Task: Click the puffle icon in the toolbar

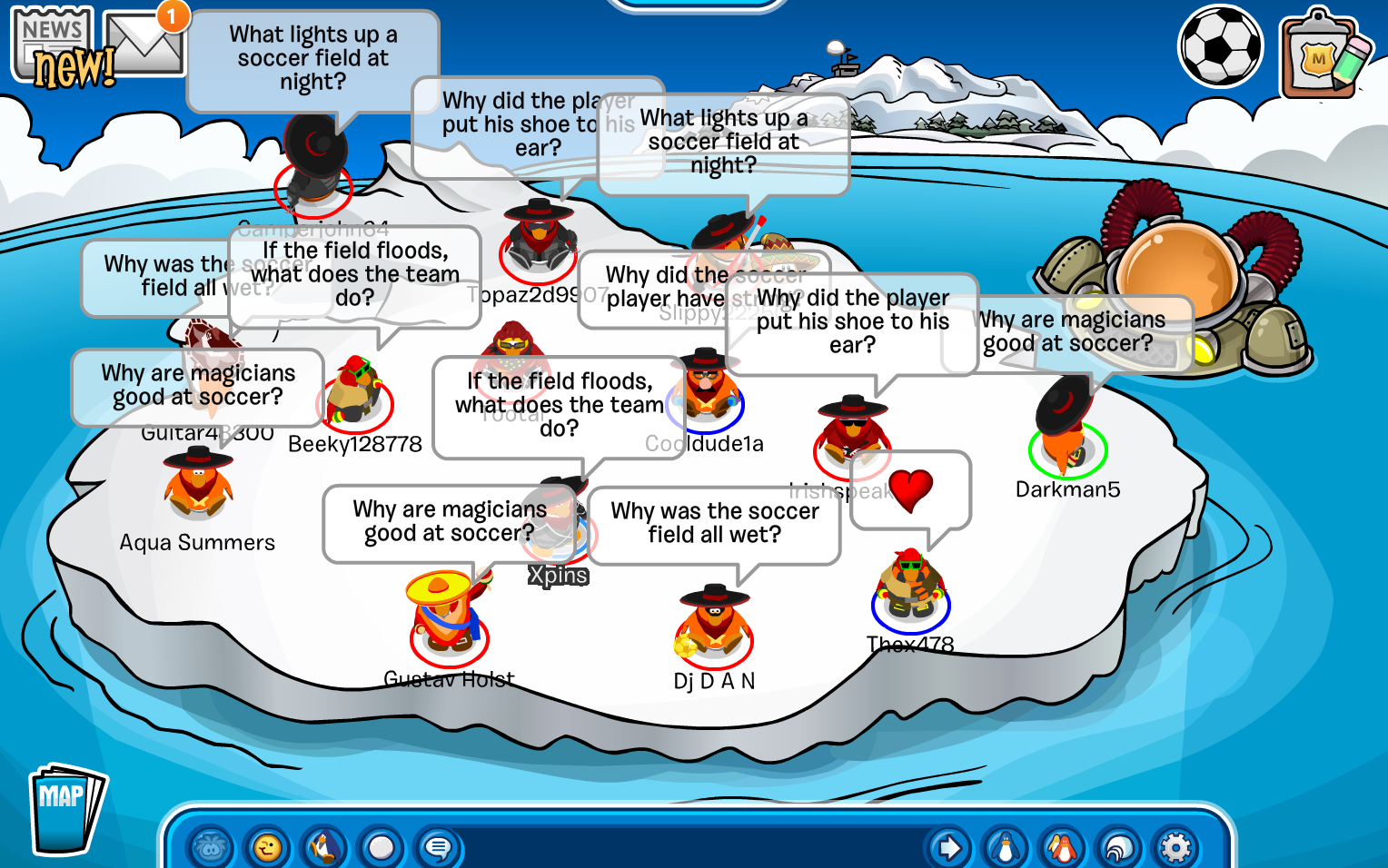Action: click(211, 848)
